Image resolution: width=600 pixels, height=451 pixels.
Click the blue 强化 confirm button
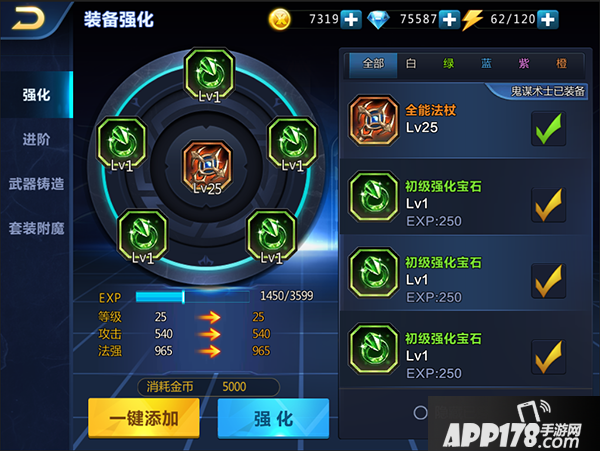pos(273,418)
